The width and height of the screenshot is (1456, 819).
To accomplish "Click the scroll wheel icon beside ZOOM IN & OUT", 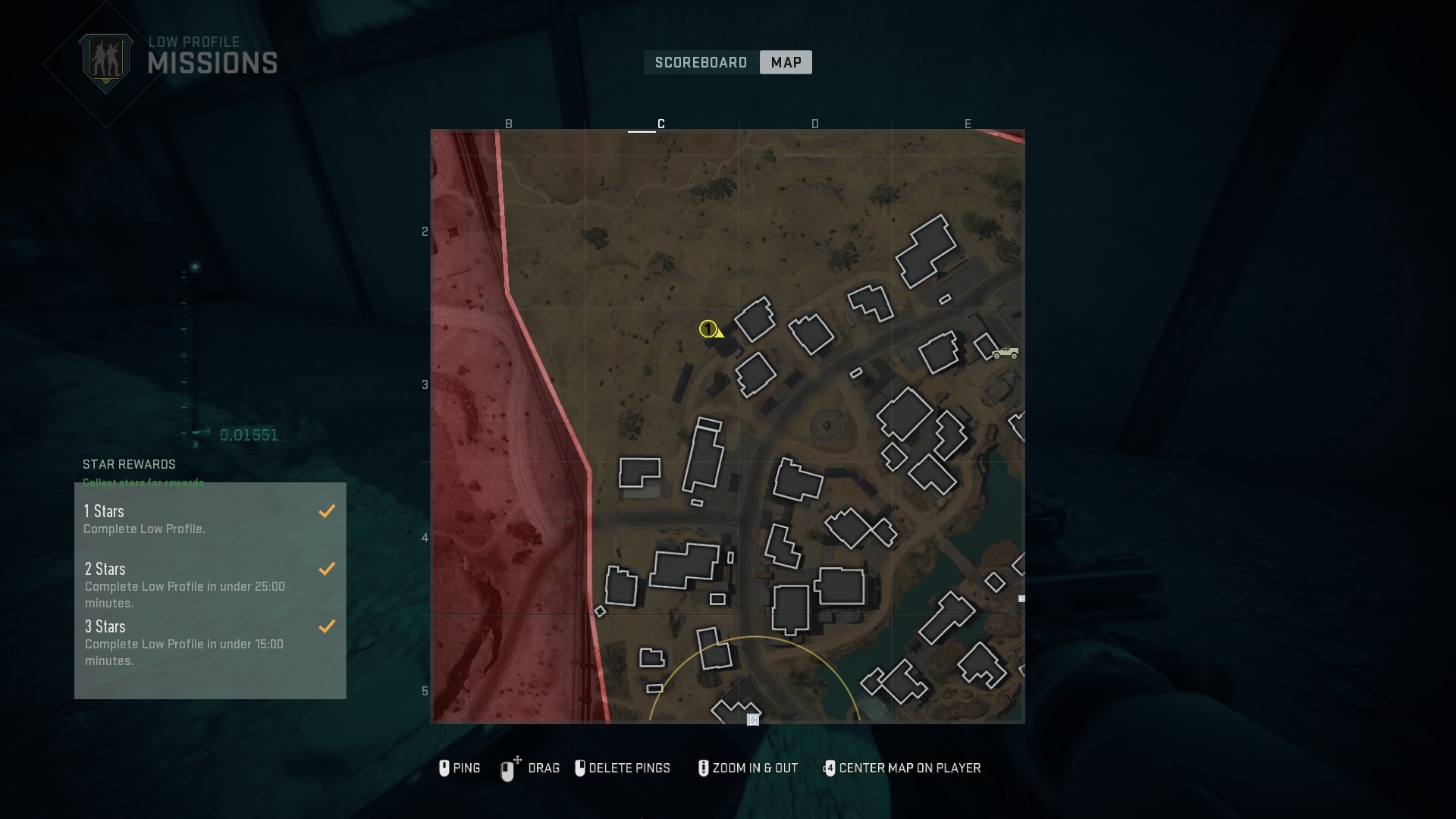I will coord(703,768).
